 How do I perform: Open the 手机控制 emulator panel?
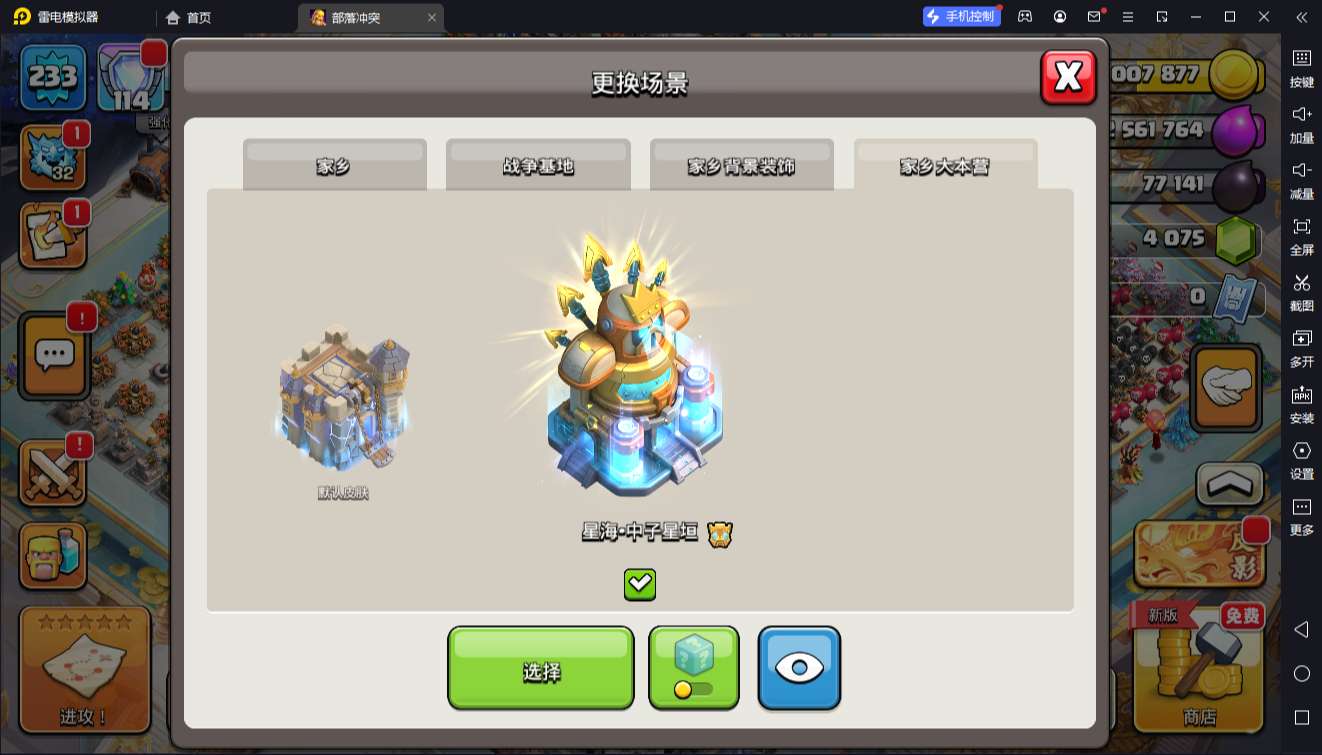[x=961, y=17]
